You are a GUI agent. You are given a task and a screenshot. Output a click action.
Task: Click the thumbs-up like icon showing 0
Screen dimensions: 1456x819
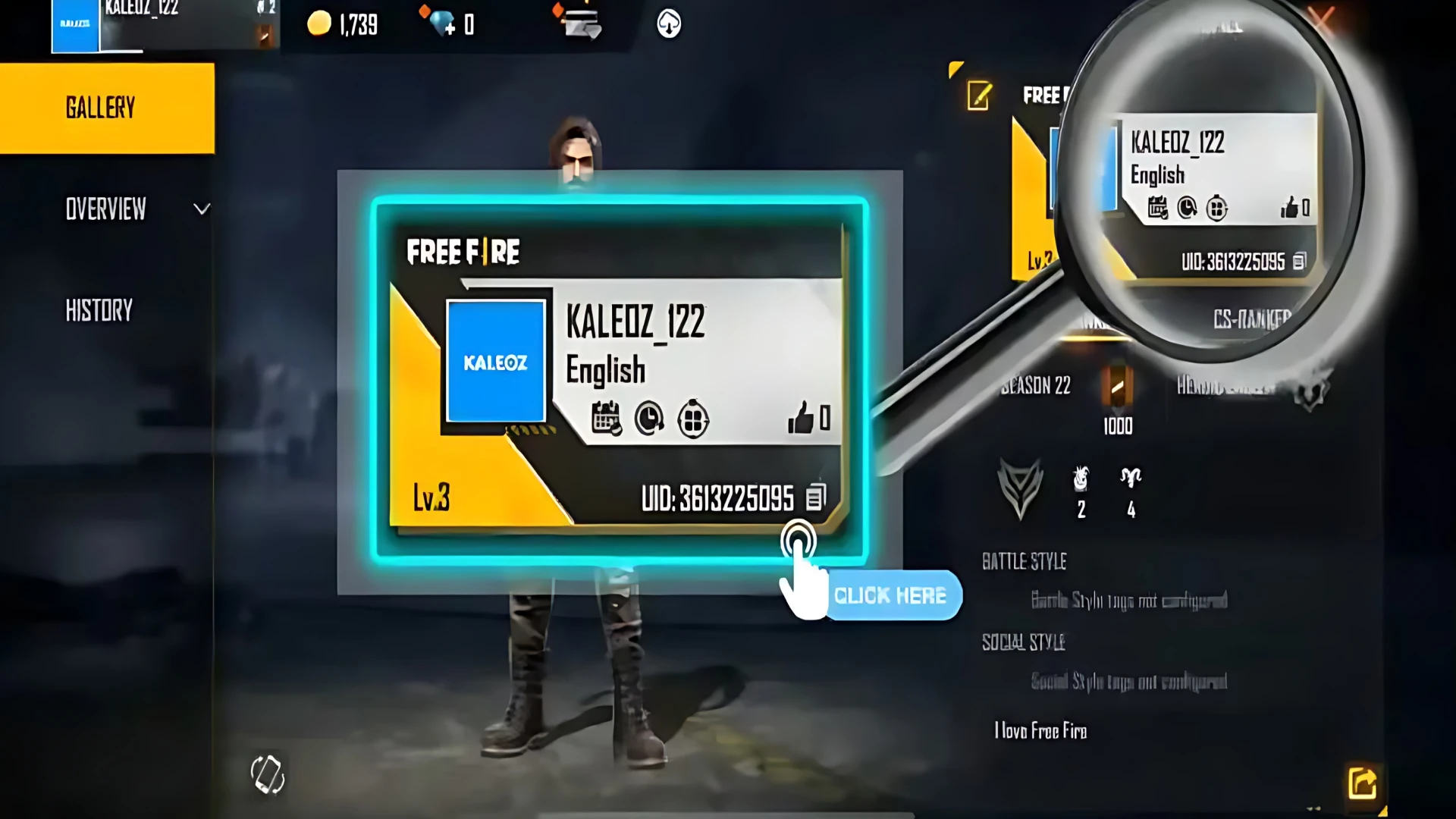pos(805,416)
